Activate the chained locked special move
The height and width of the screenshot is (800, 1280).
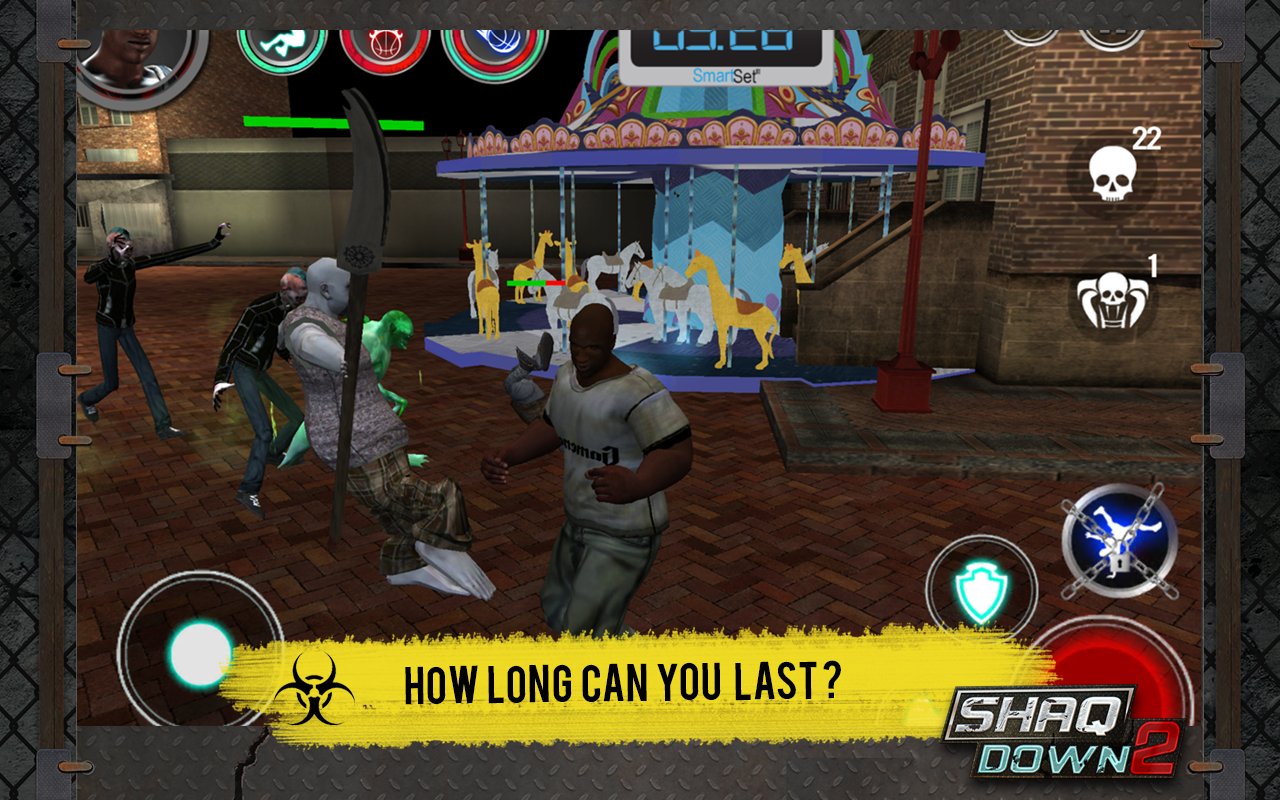[1119, 540]
